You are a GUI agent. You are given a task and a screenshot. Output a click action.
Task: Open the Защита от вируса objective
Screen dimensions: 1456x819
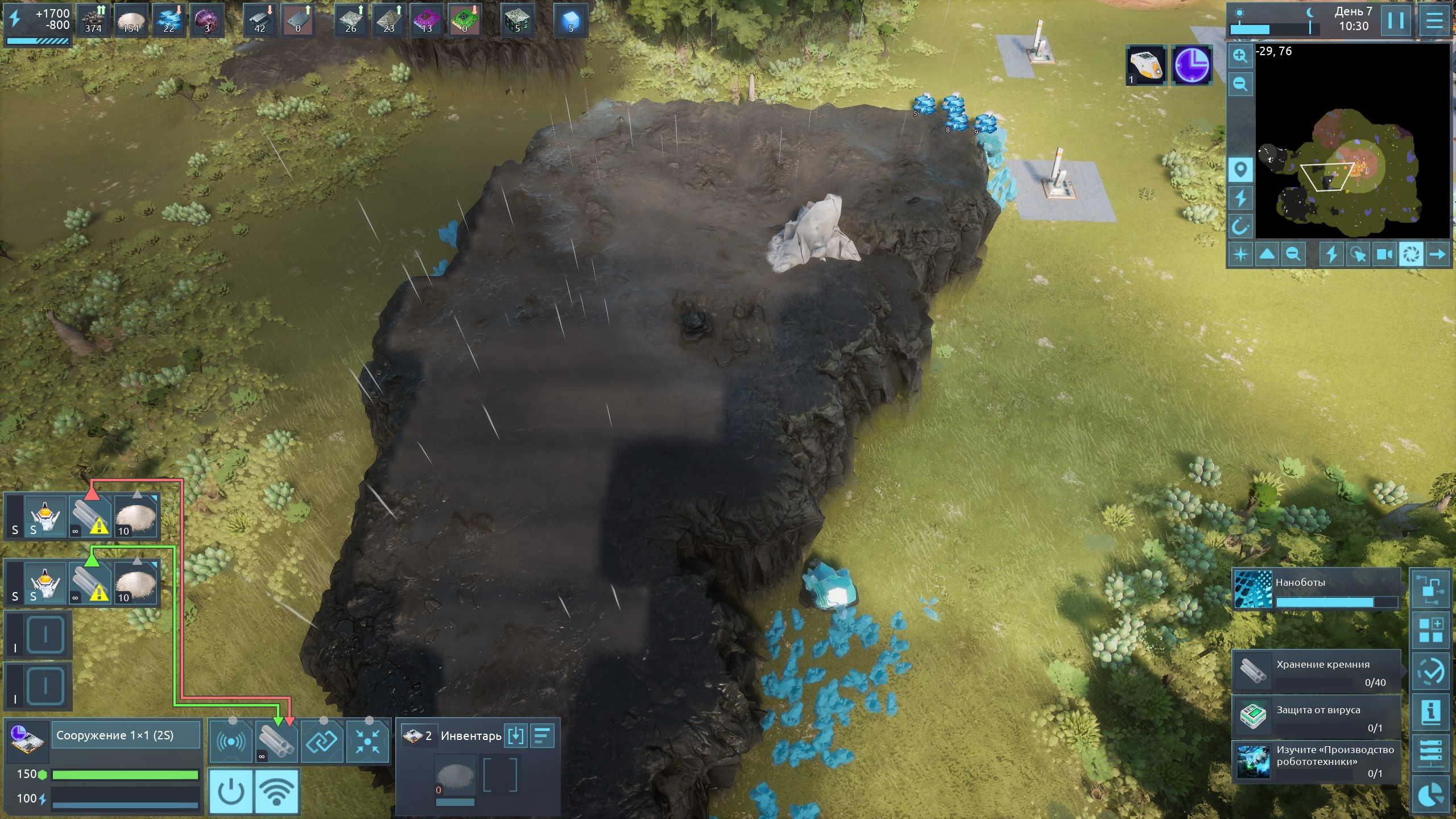(1316, 718)
